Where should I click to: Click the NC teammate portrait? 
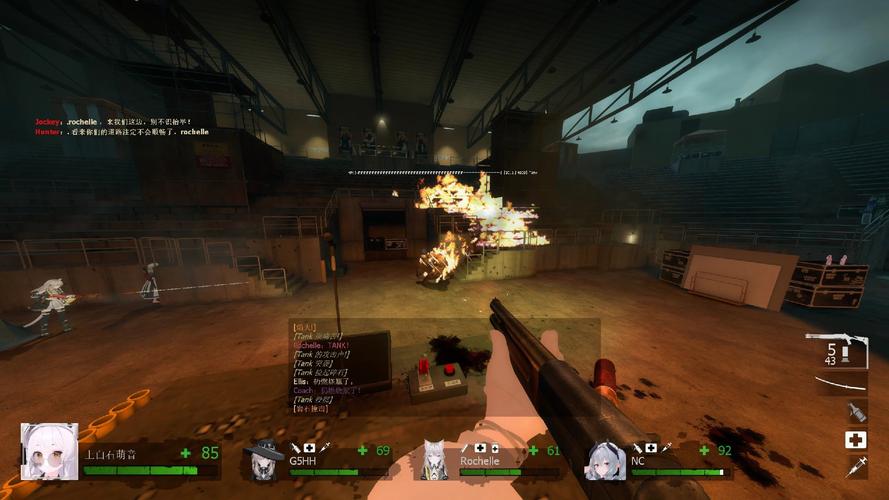pyautogui.click(x=606, y=460)
